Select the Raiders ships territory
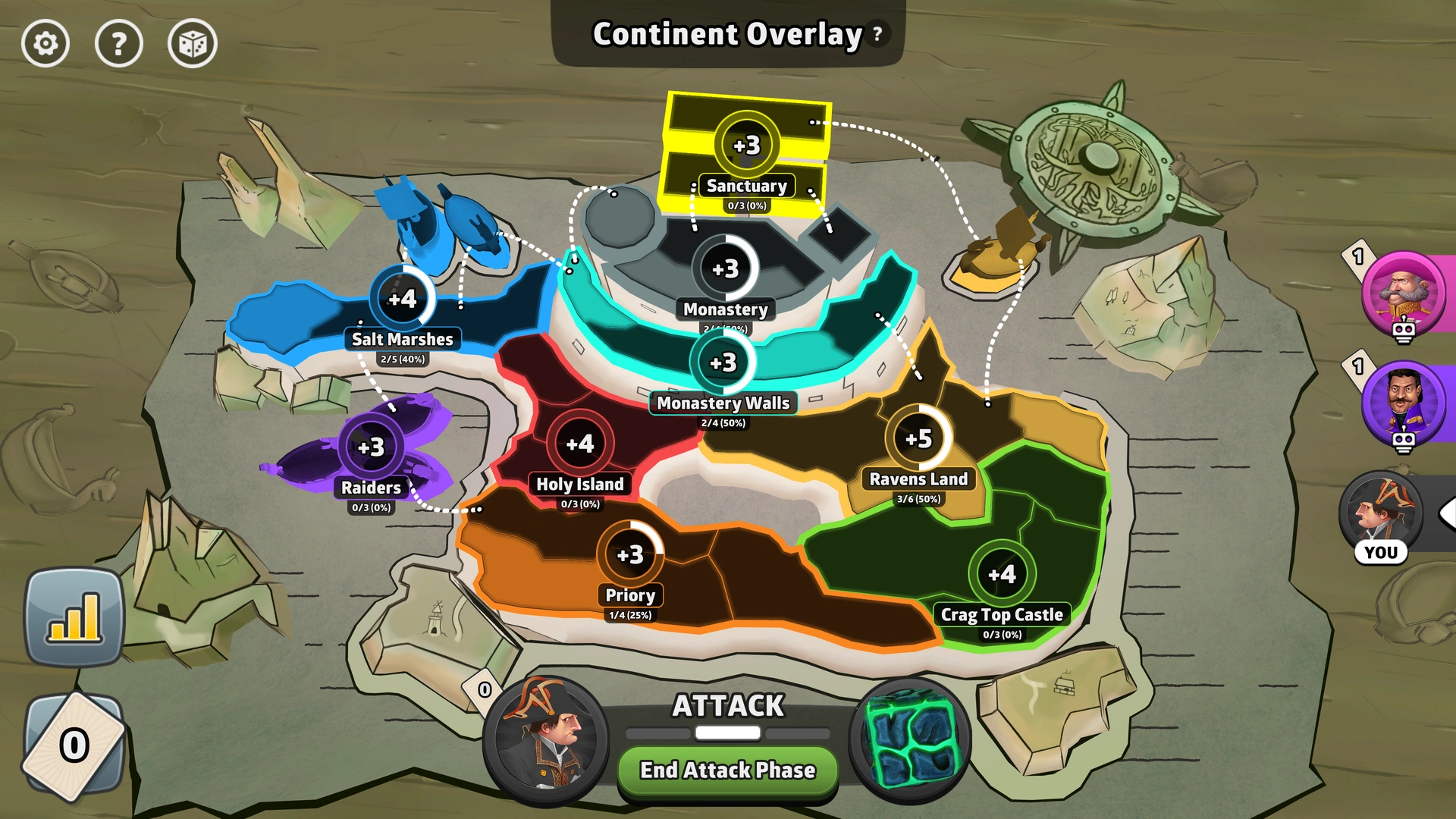This screenshot has height=819, width=1456. [x=372, y=447]
